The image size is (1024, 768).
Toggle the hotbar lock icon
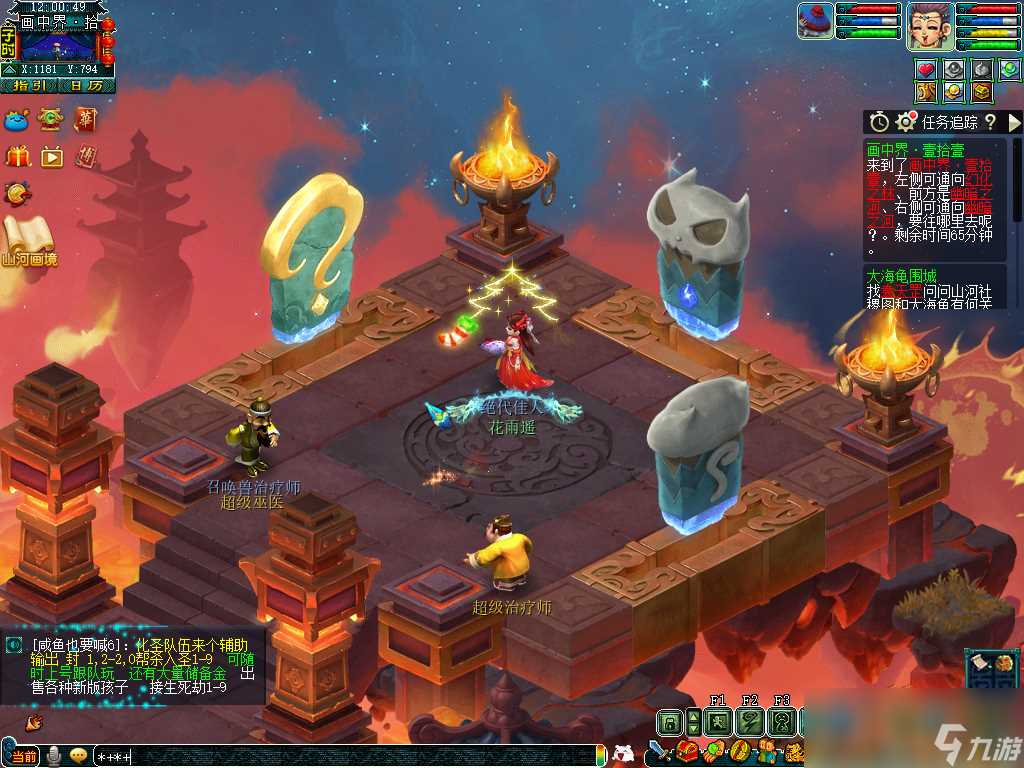pos(669,722)
